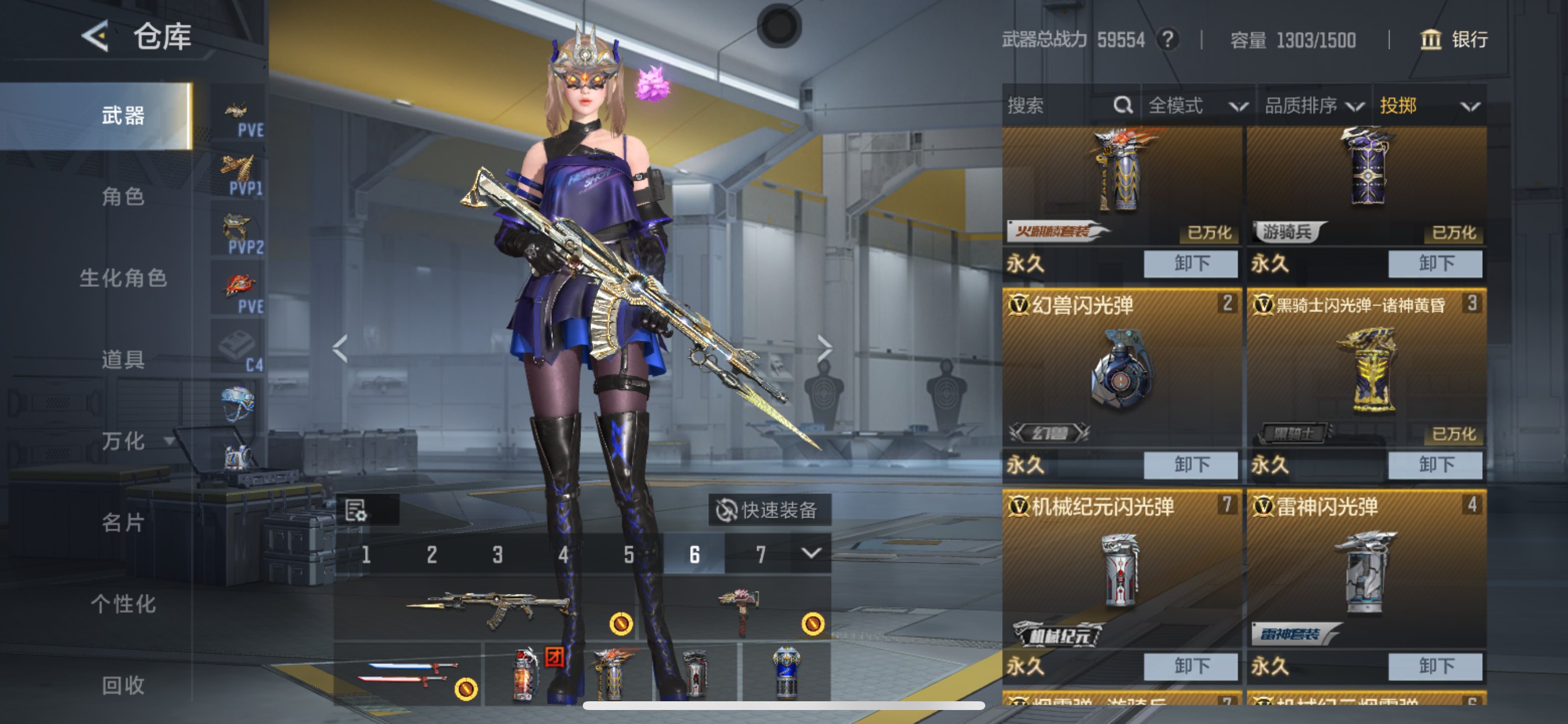Open the 回收 section
1568x724 pixels.
pyautogui.click(x=123, y=685)
